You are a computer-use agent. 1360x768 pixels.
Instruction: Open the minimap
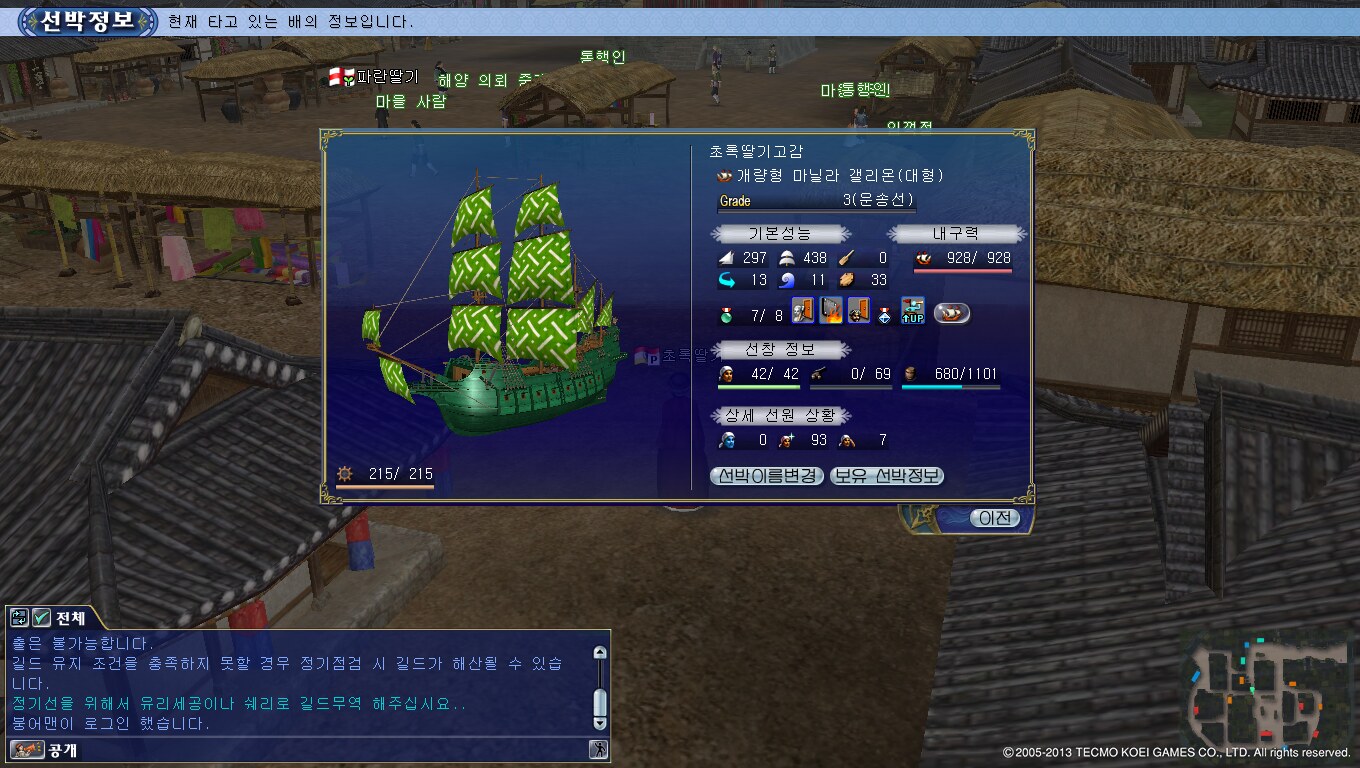1268,692
